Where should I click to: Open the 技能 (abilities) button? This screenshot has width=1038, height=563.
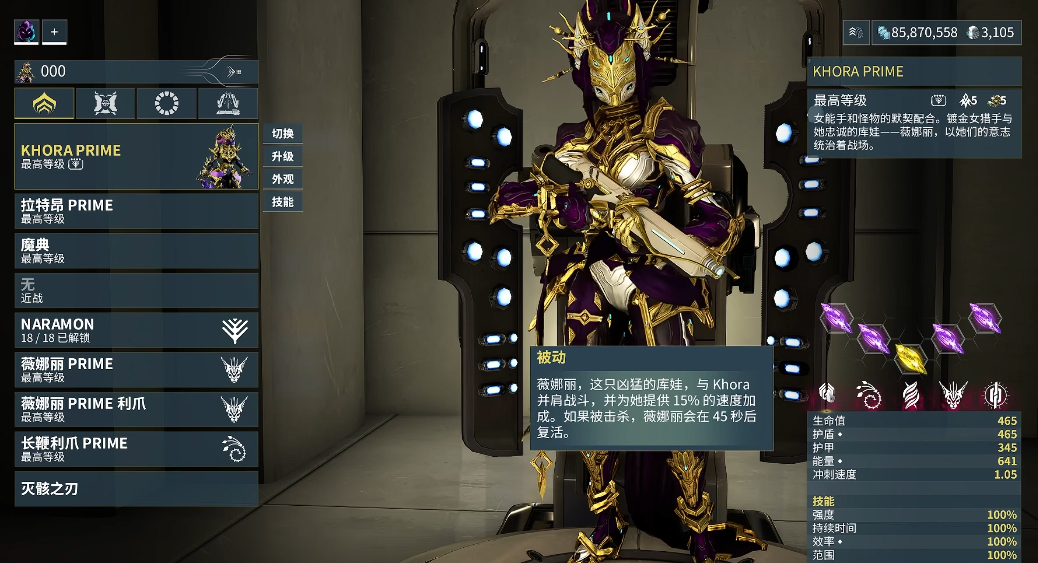click(x=282, y=202)
